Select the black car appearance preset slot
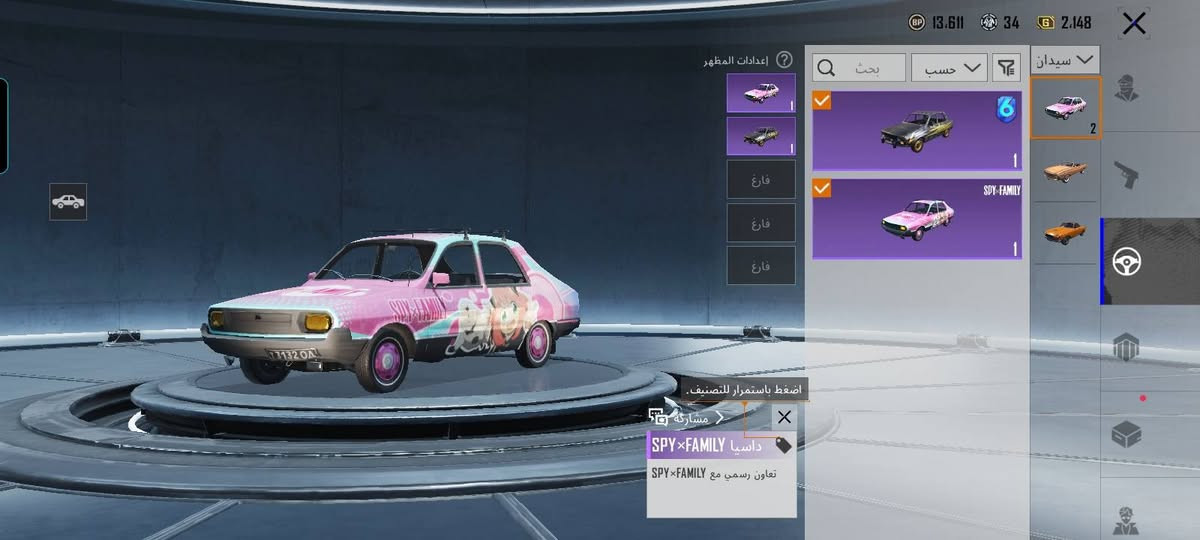This screenshot has height=540, width=1200. click(761, 136)
